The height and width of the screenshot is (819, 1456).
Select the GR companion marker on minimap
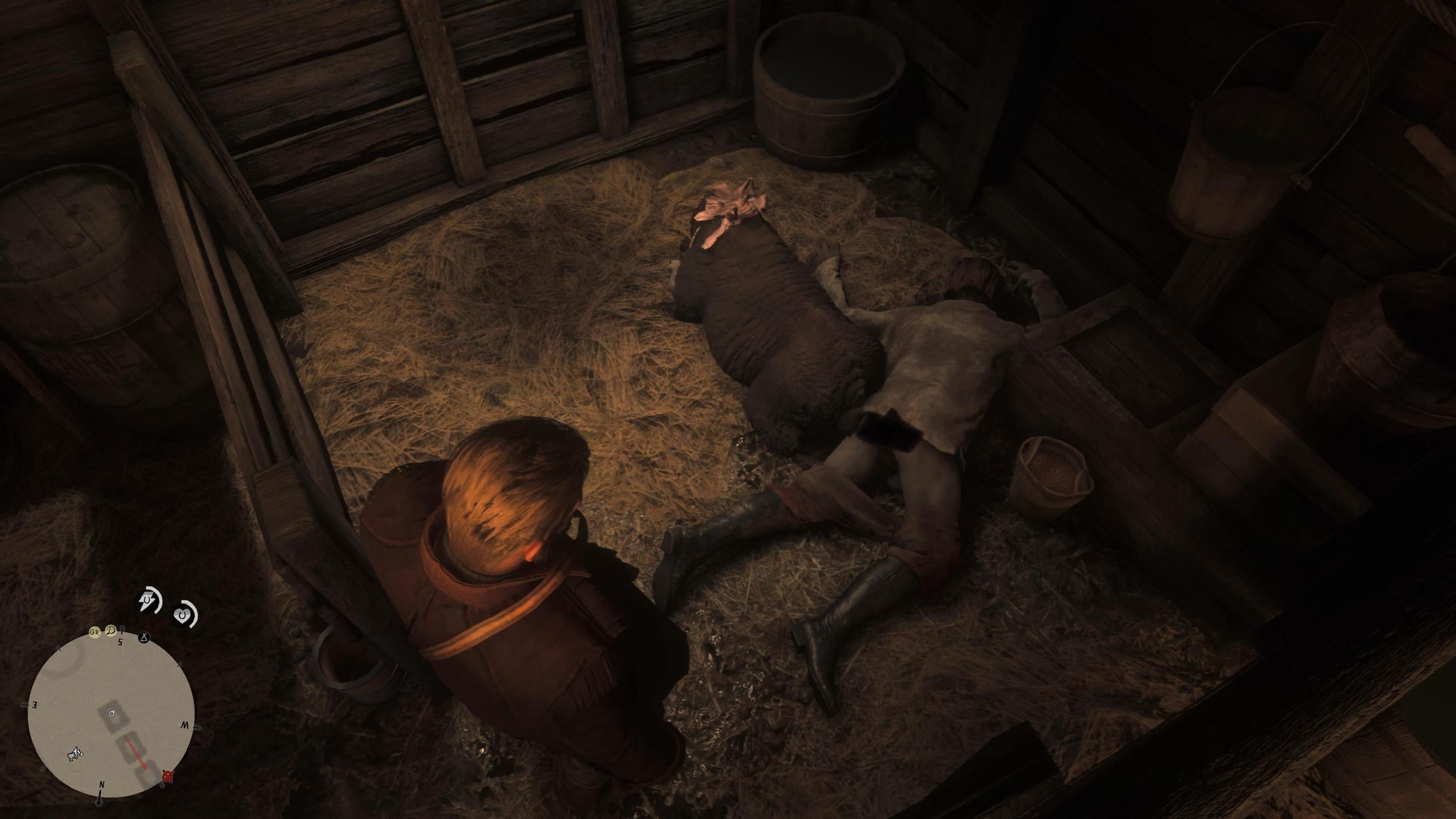(94, 632)
